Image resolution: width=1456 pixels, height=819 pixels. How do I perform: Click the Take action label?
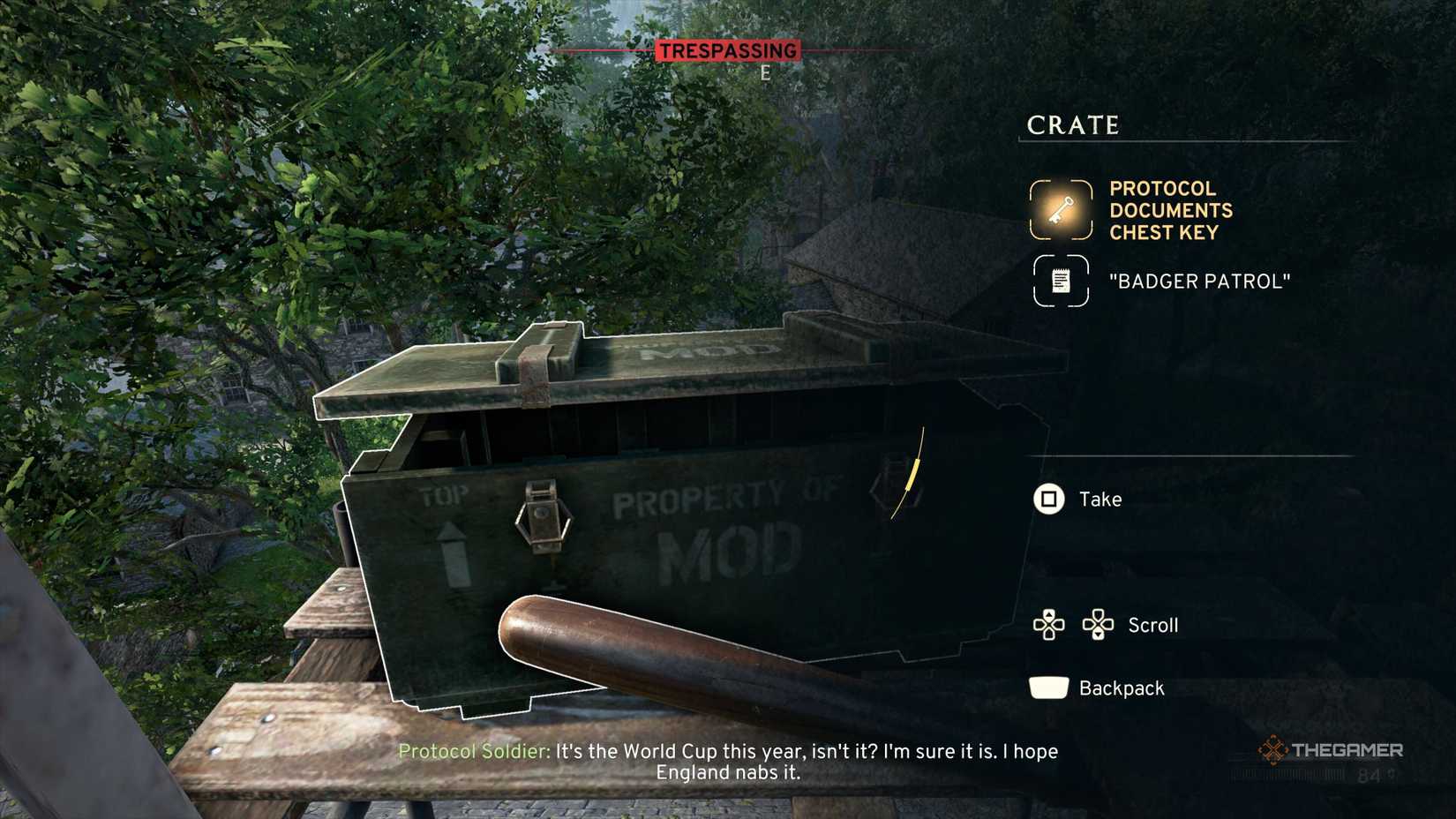coord(1098,498)
